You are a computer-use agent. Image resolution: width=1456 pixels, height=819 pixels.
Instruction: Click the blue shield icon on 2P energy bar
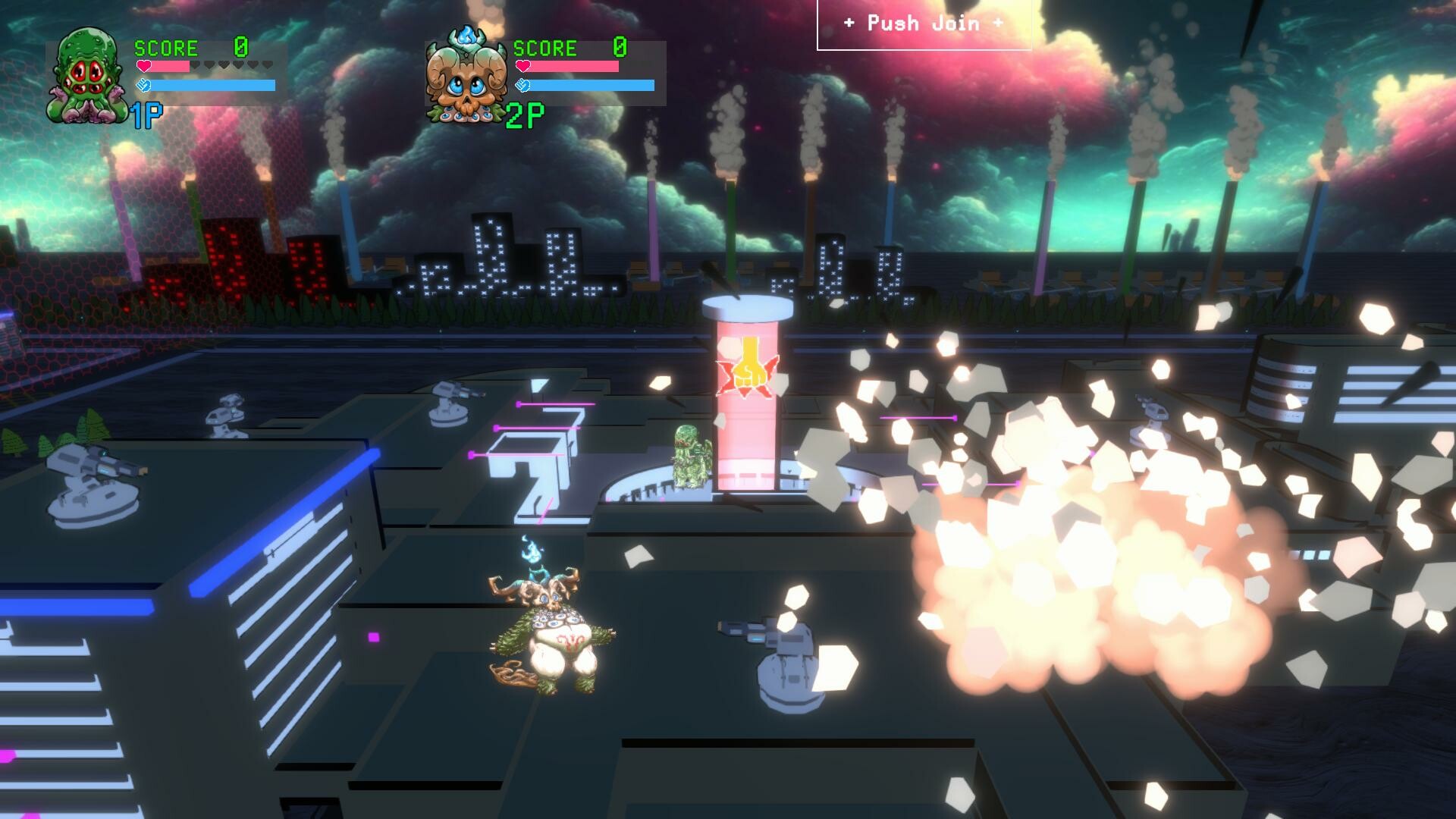(x=523, y=86)
